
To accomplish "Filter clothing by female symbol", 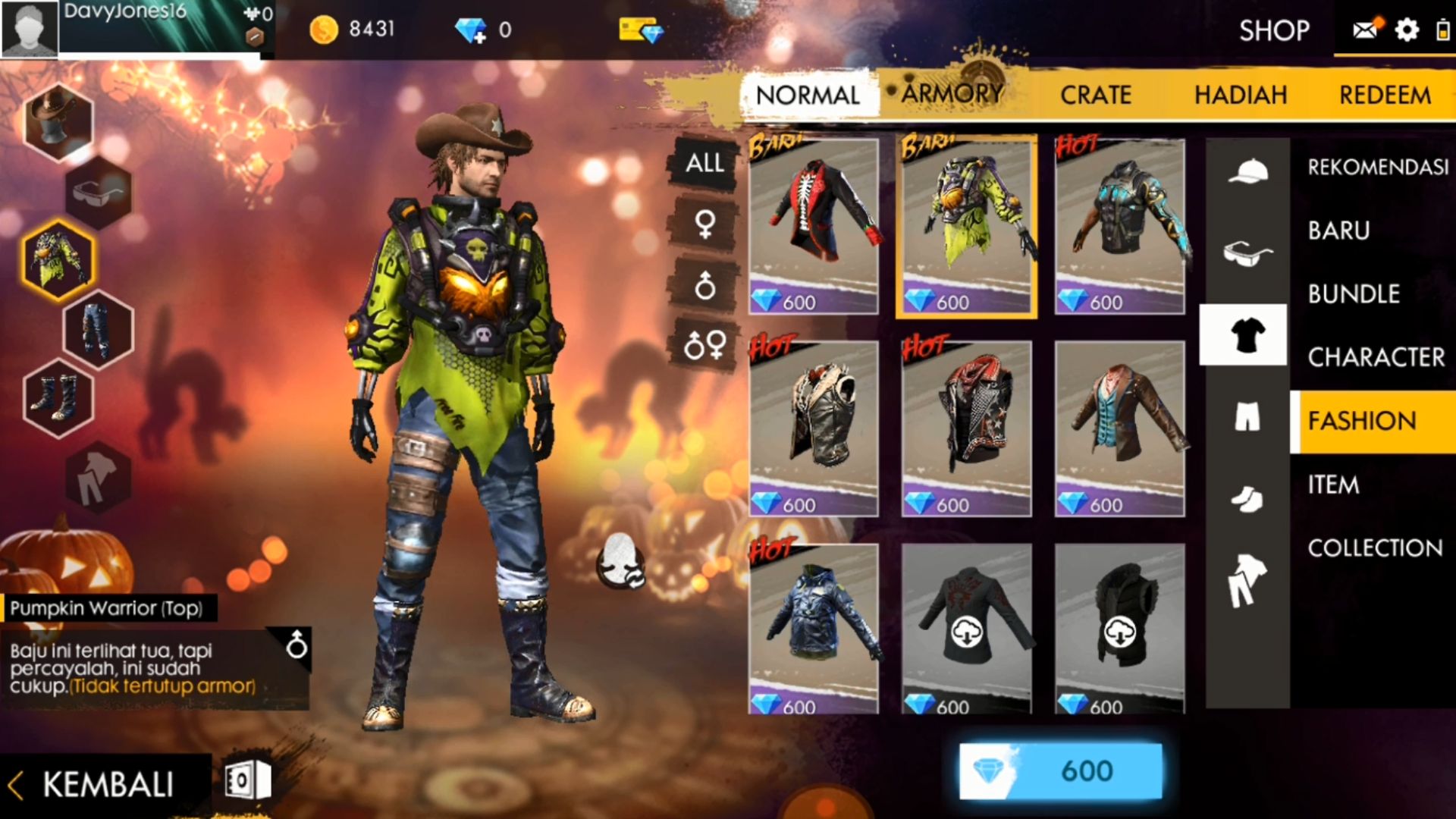I will tap(704, 224).
